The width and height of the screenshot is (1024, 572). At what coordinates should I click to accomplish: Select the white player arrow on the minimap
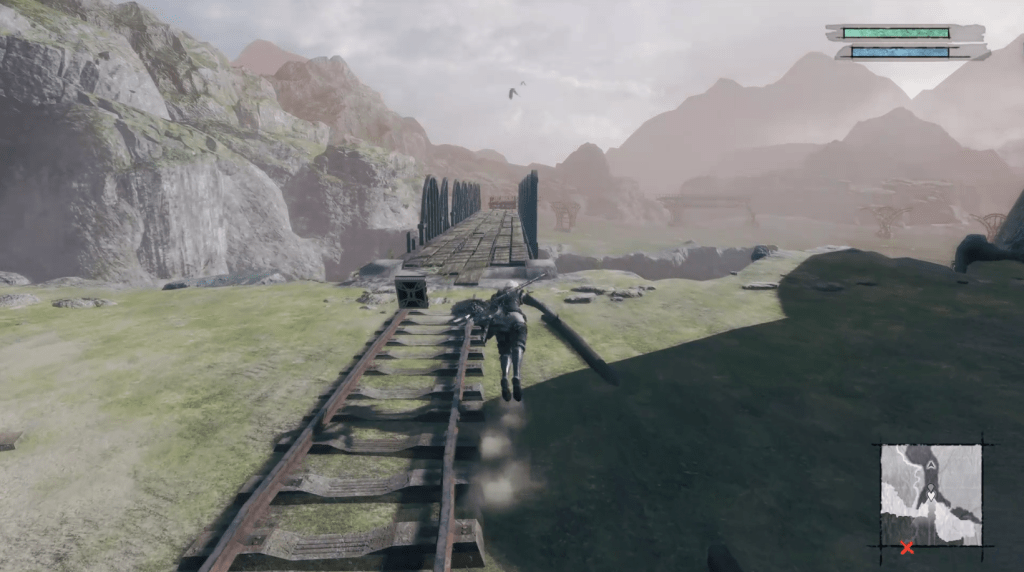coord(931,494)
